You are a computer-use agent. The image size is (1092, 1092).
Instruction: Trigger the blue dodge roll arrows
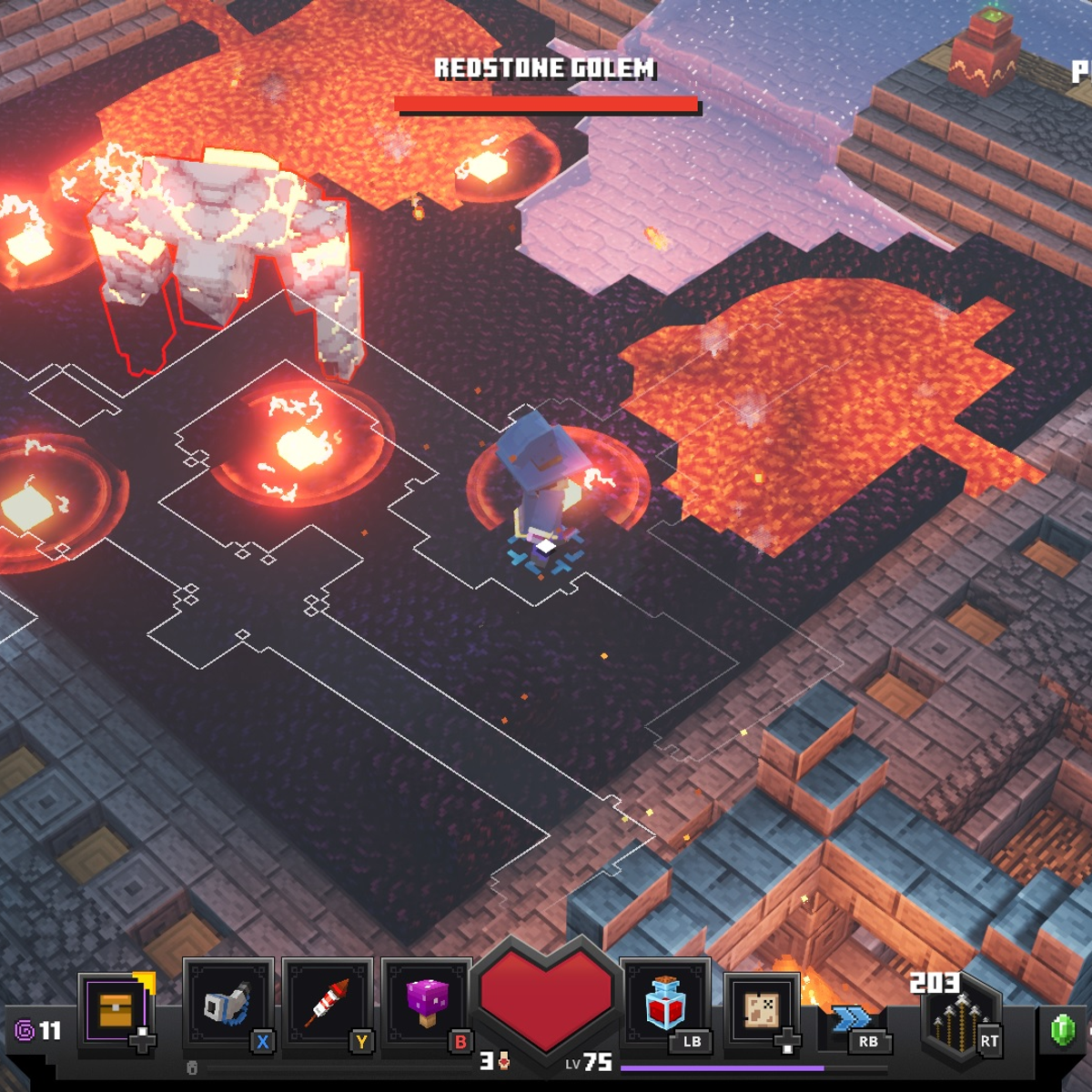pyautogui.click(x=851, y=1016)
